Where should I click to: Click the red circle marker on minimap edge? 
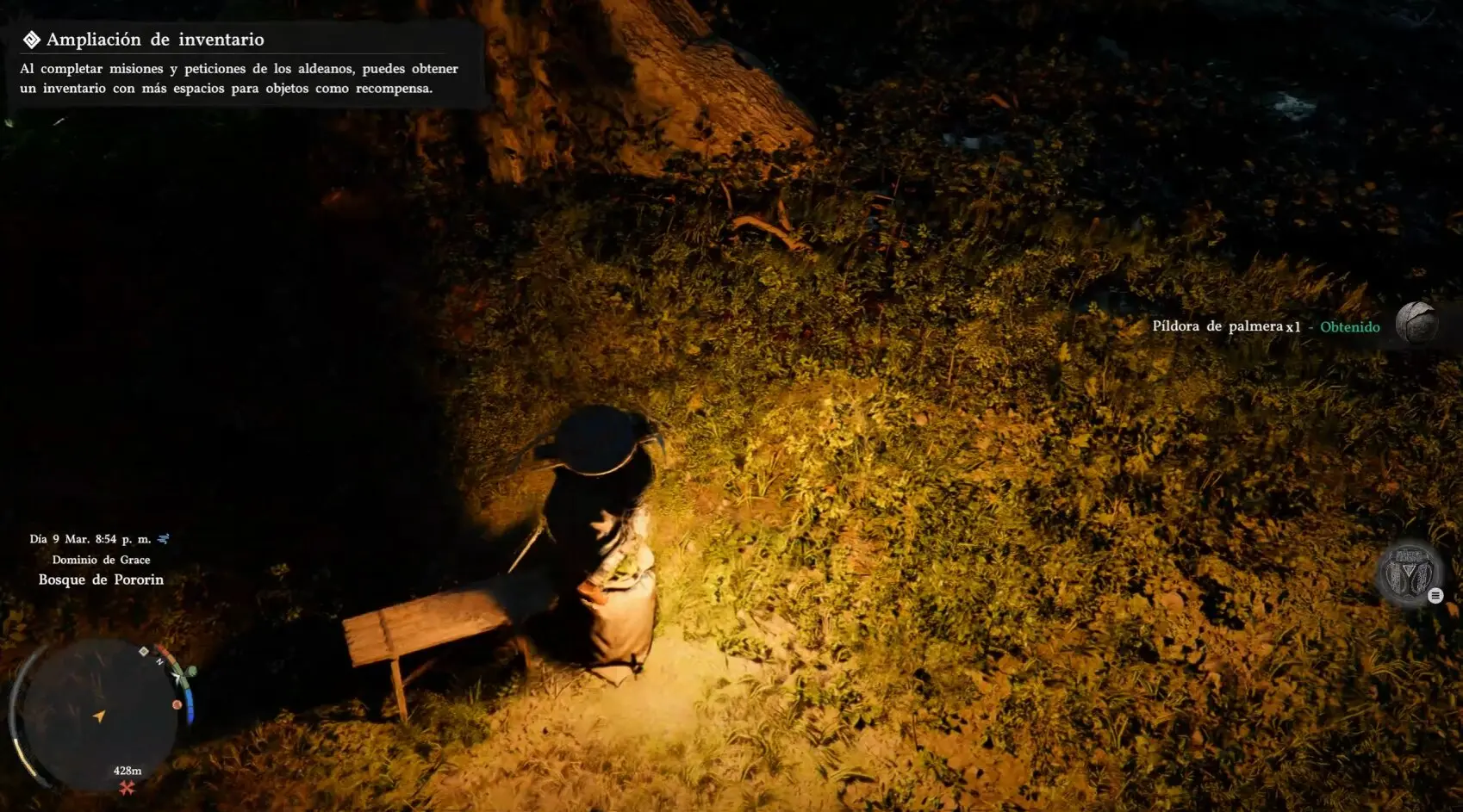(177, 704)
